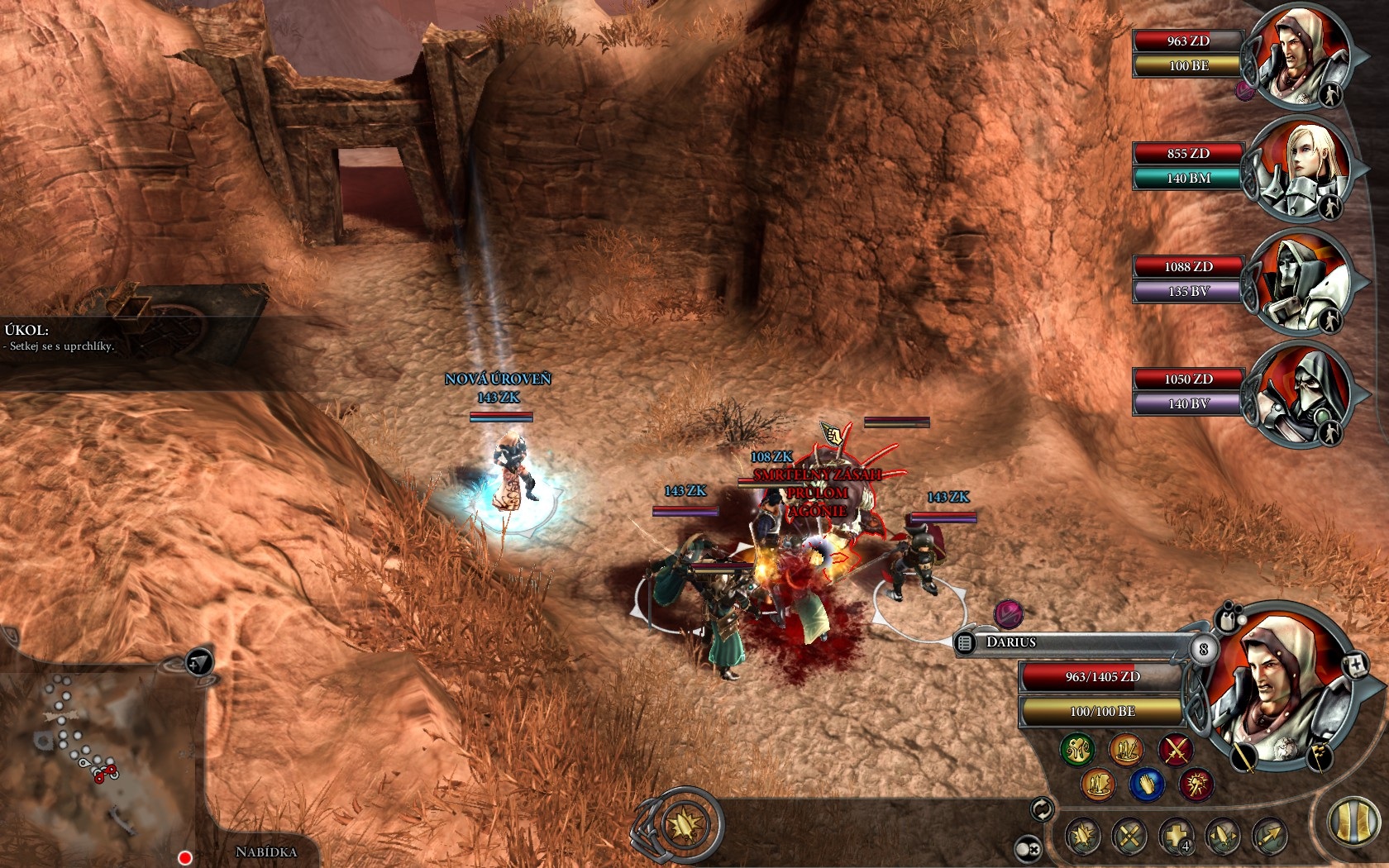The image size is (1389, 868).
Task: Trigger the red hammer-burst ability
Action: click(x=1196, y=784)
